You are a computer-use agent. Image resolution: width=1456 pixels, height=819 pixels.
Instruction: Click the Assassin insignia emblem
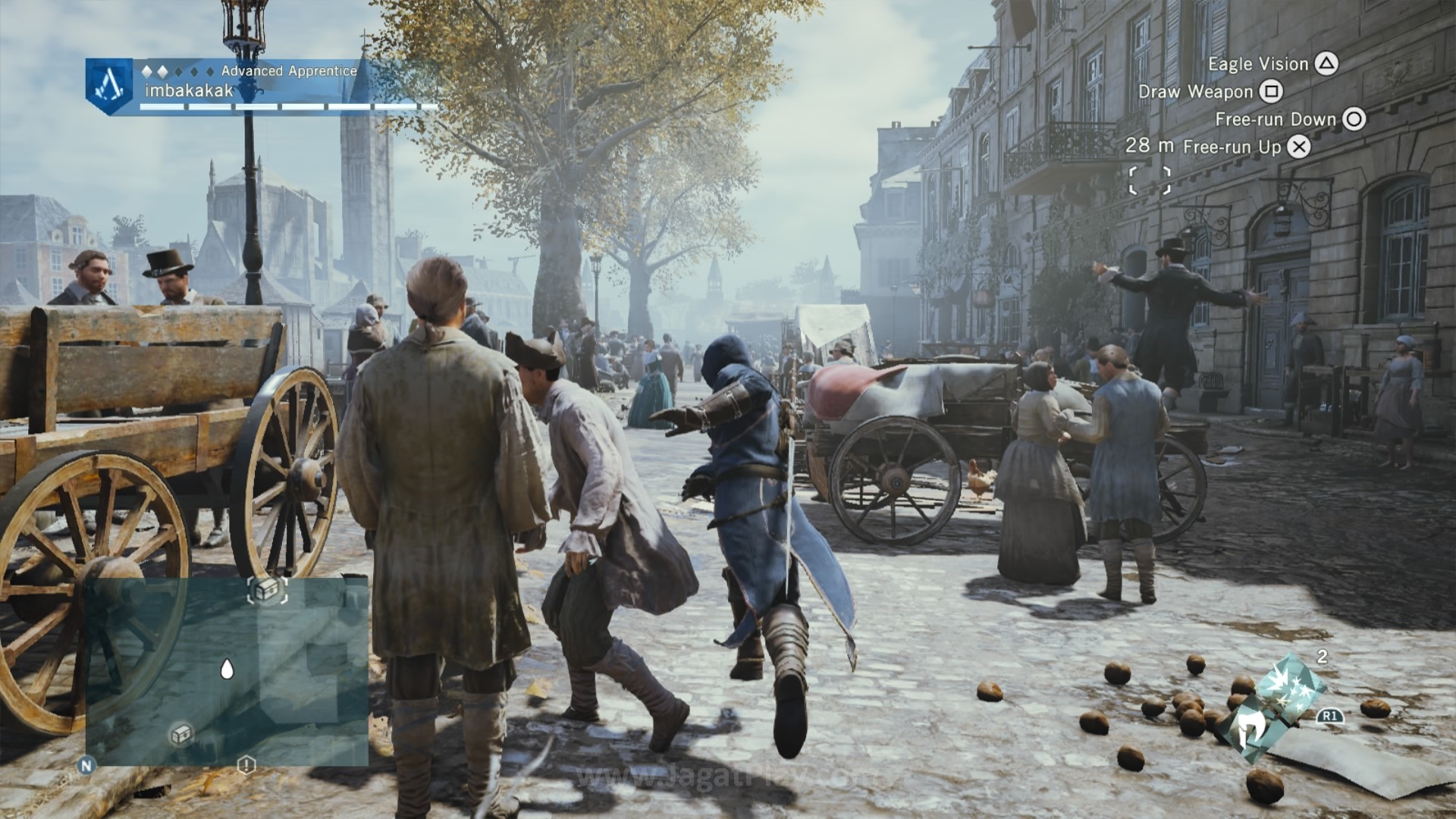(111, 85)
